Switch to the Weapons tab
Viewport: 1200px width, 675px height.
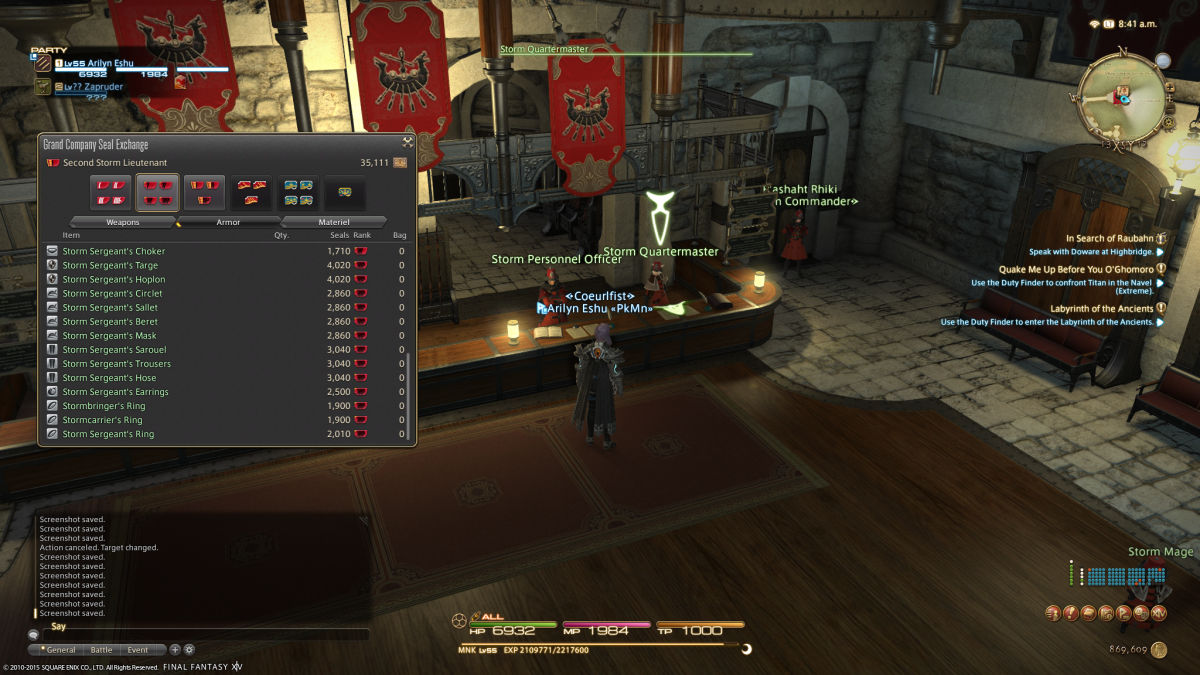123,222
